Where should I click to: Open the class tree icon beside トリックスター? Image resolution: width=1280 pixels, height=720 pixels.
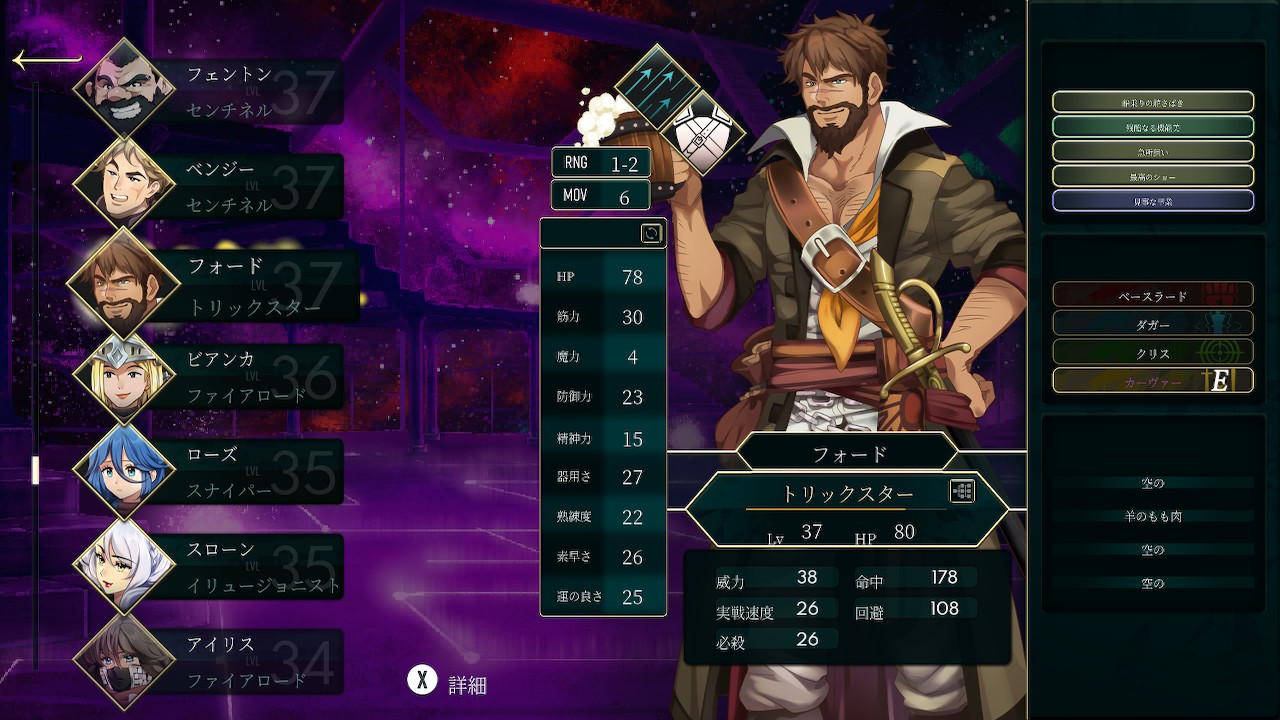point(962,491)
